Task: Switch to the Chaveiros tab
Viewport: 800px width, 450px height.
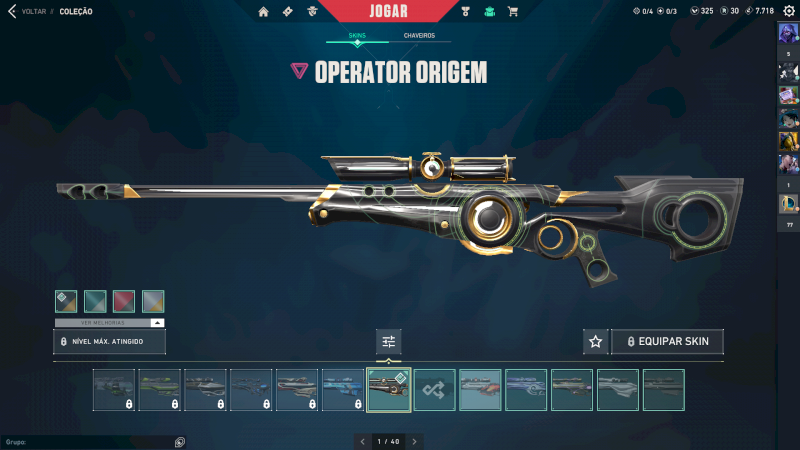Action: pyautogui.click(x=419, y=35)
